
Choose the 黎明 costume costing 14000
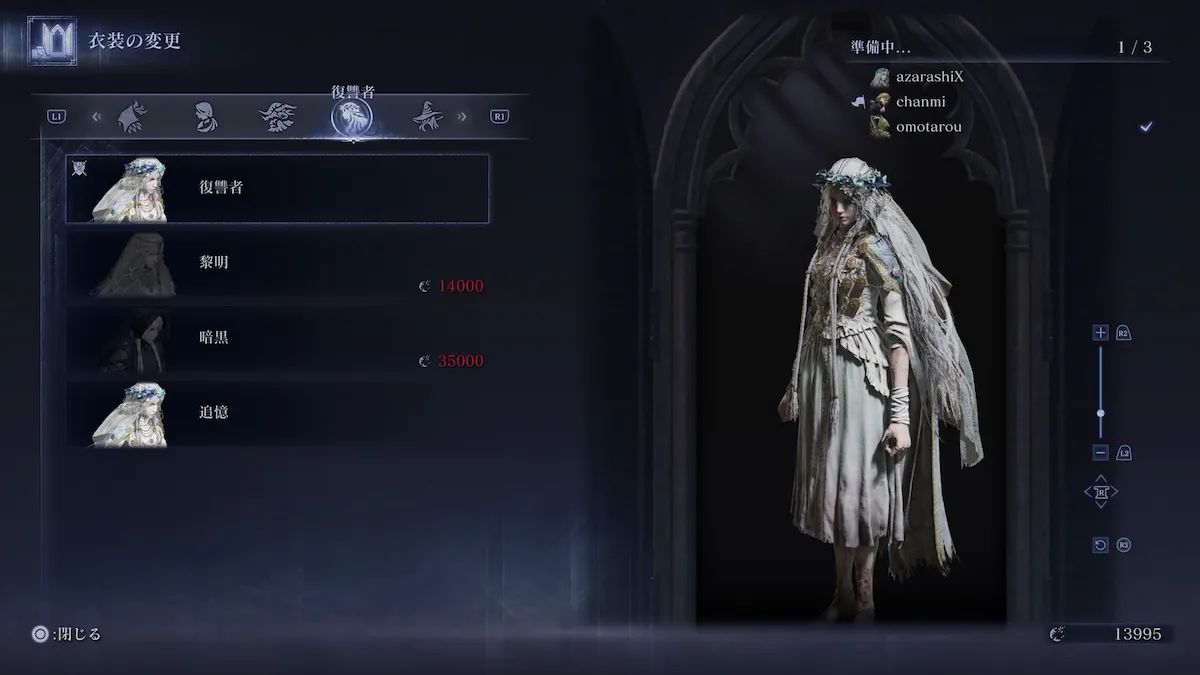pyautogui.click(x=277, y=265)
